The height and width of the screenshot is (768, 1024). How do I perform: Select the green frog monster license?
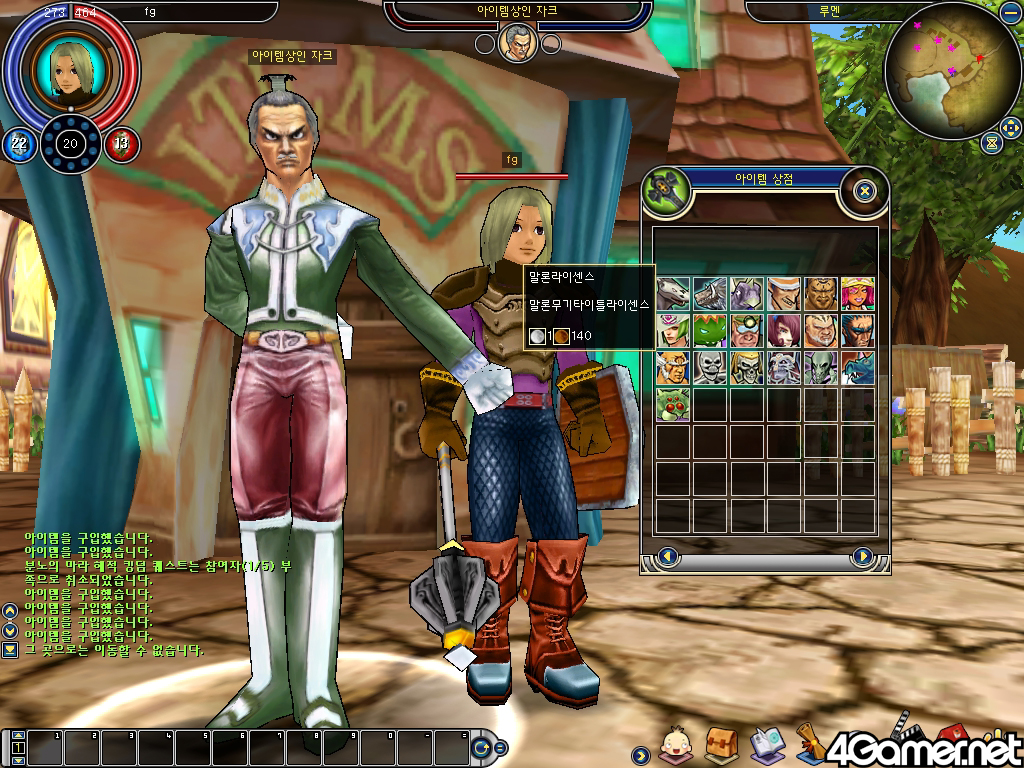710,330
